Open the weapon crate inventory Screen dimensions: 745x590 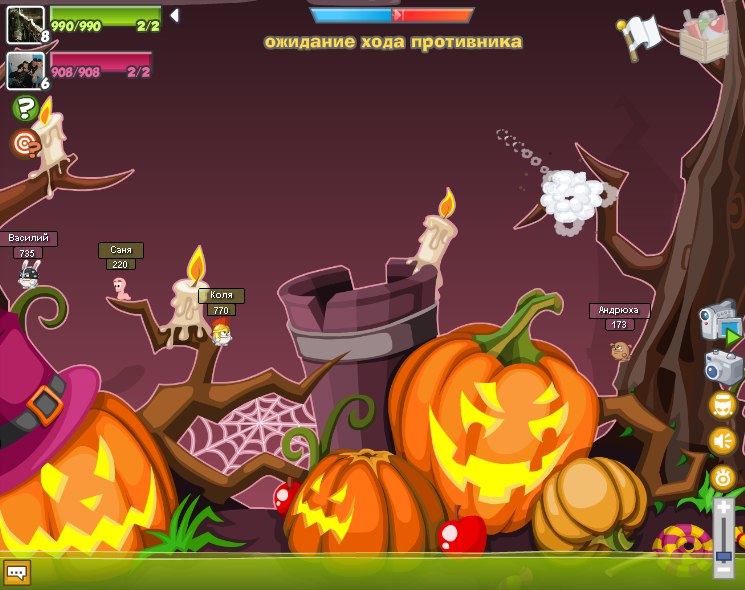click(x=704, y=35)
